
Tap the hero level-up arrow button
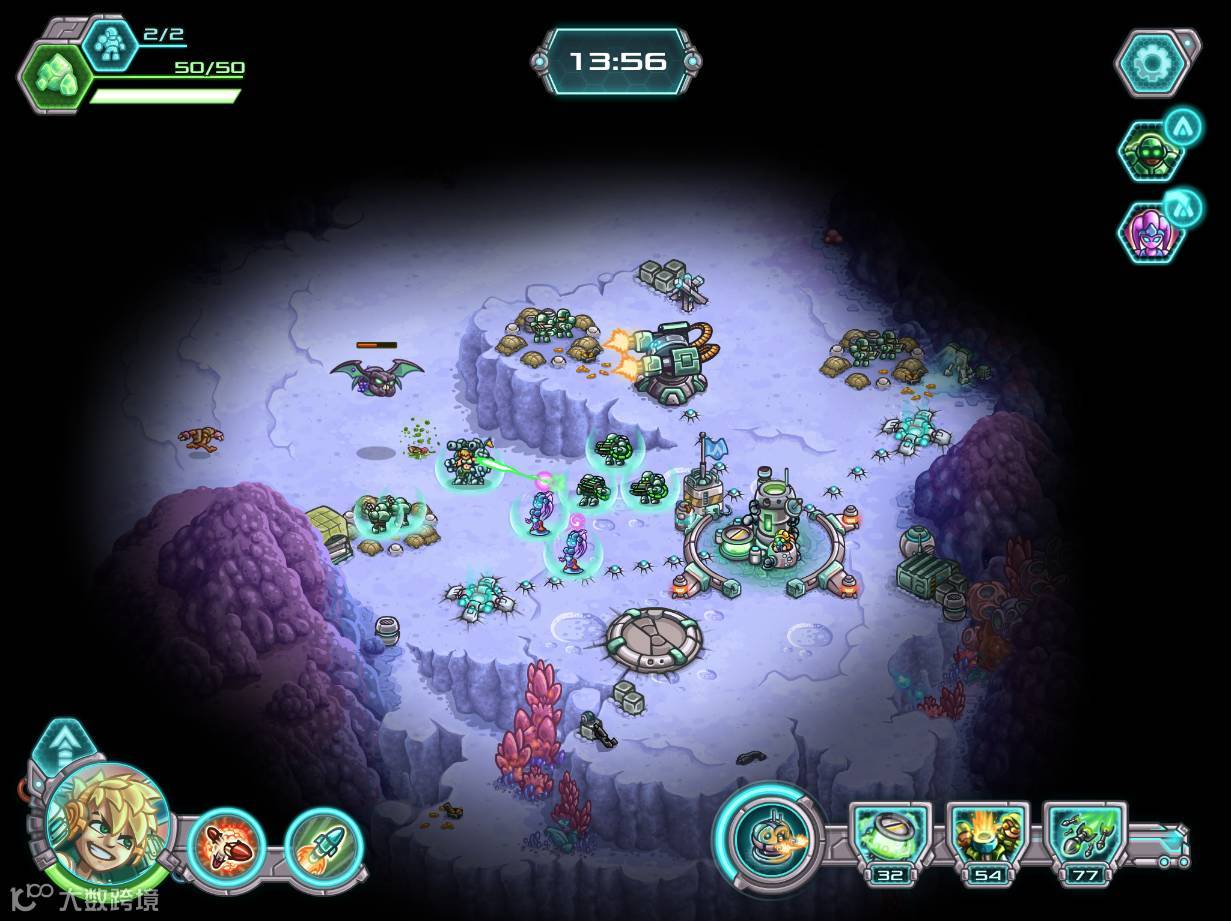coord(67,746)
